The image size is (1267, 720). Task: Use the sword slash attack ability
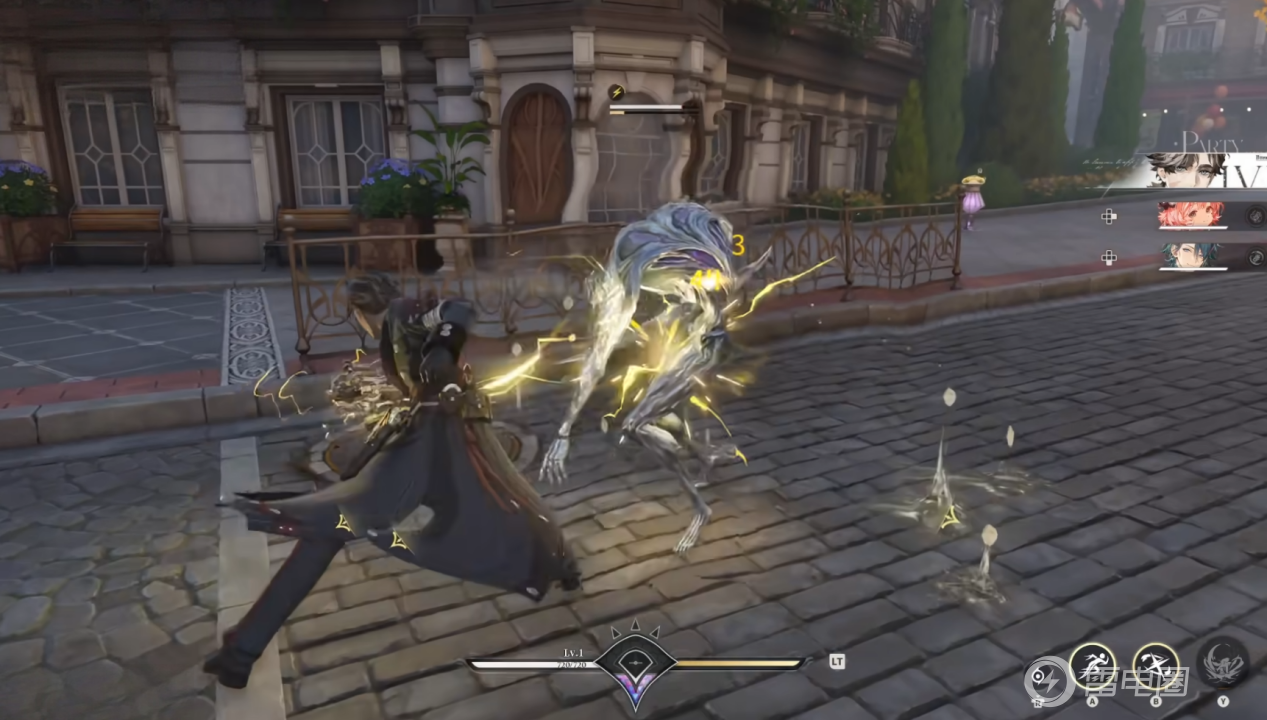pyautogui.click(x=1156, y=664)
